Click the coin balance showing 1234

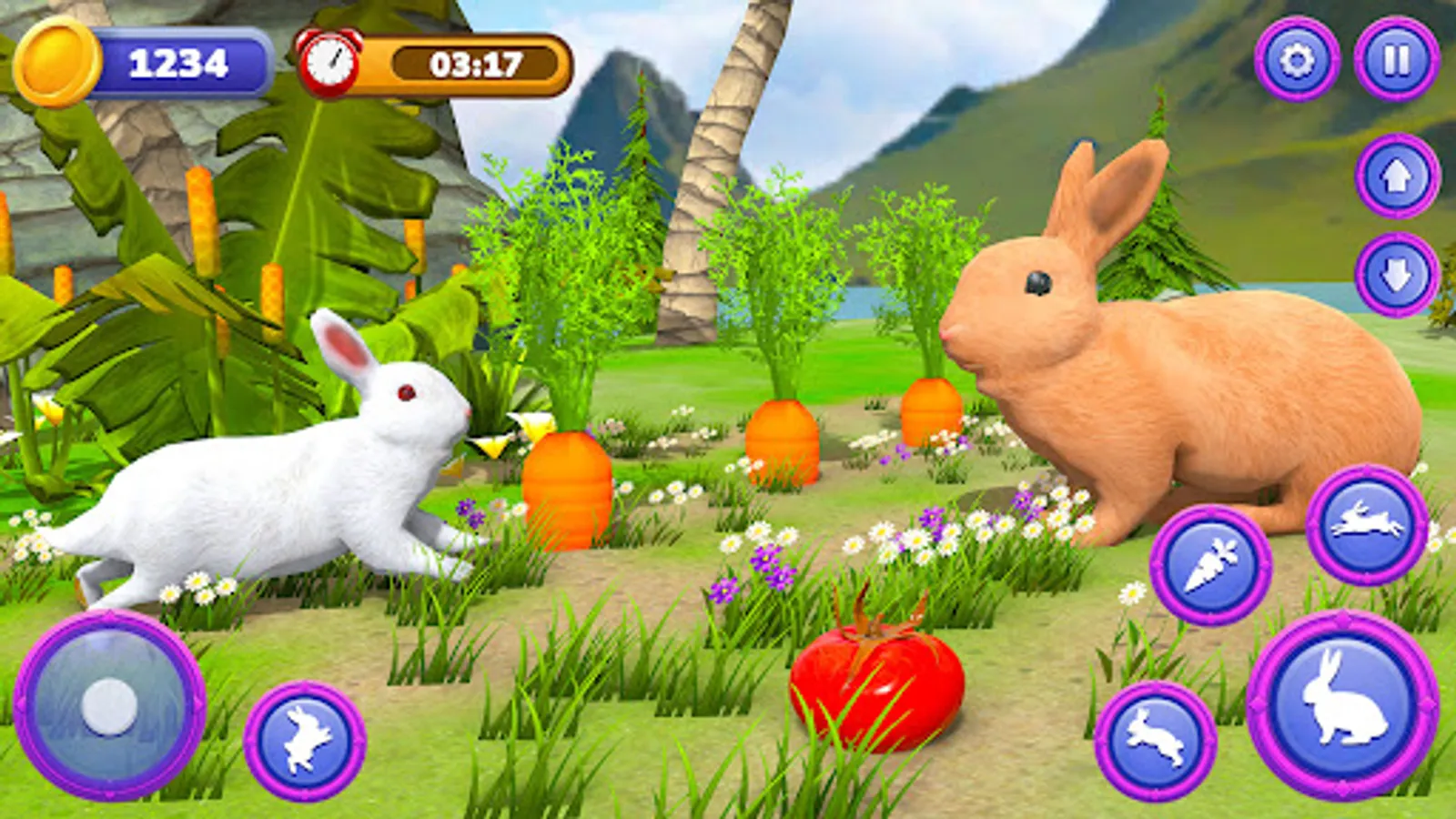point(177,62)
